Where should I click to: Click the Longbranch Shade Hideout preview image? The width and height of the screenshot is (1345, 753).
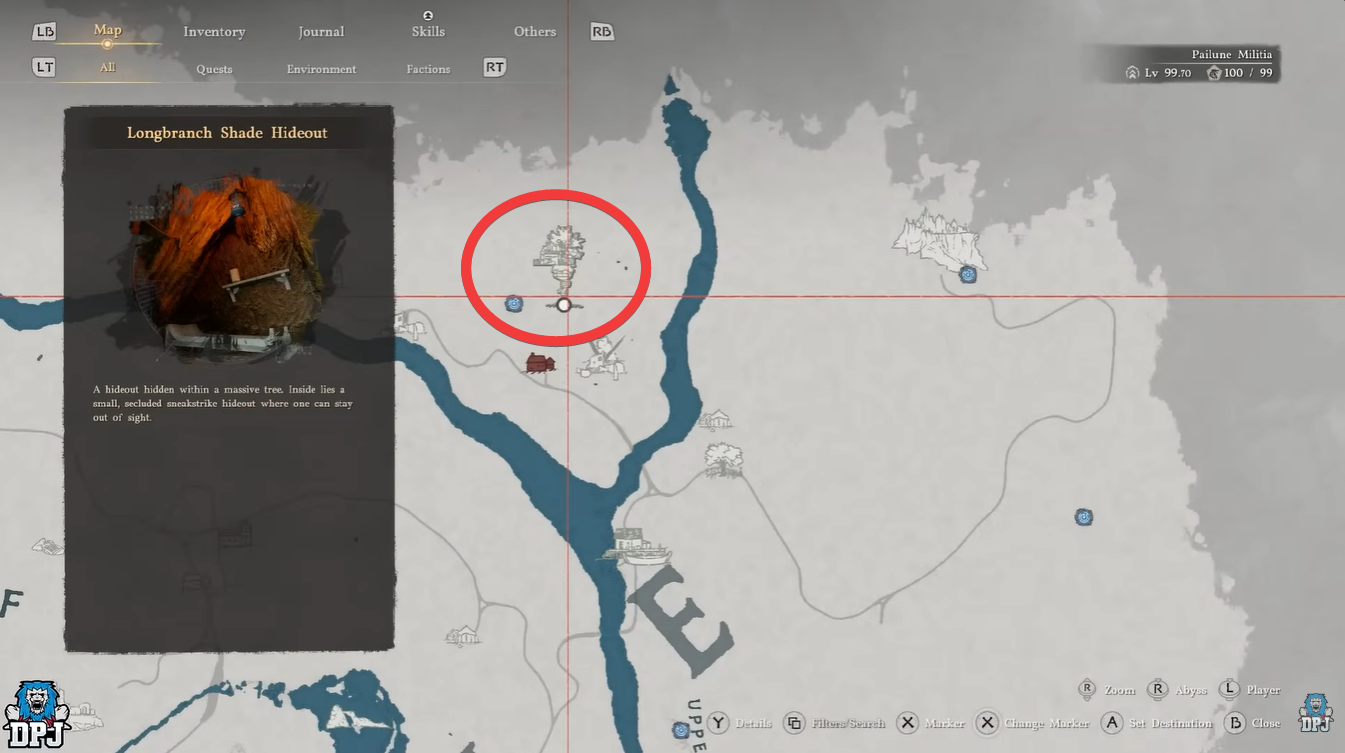coord(228,268)
